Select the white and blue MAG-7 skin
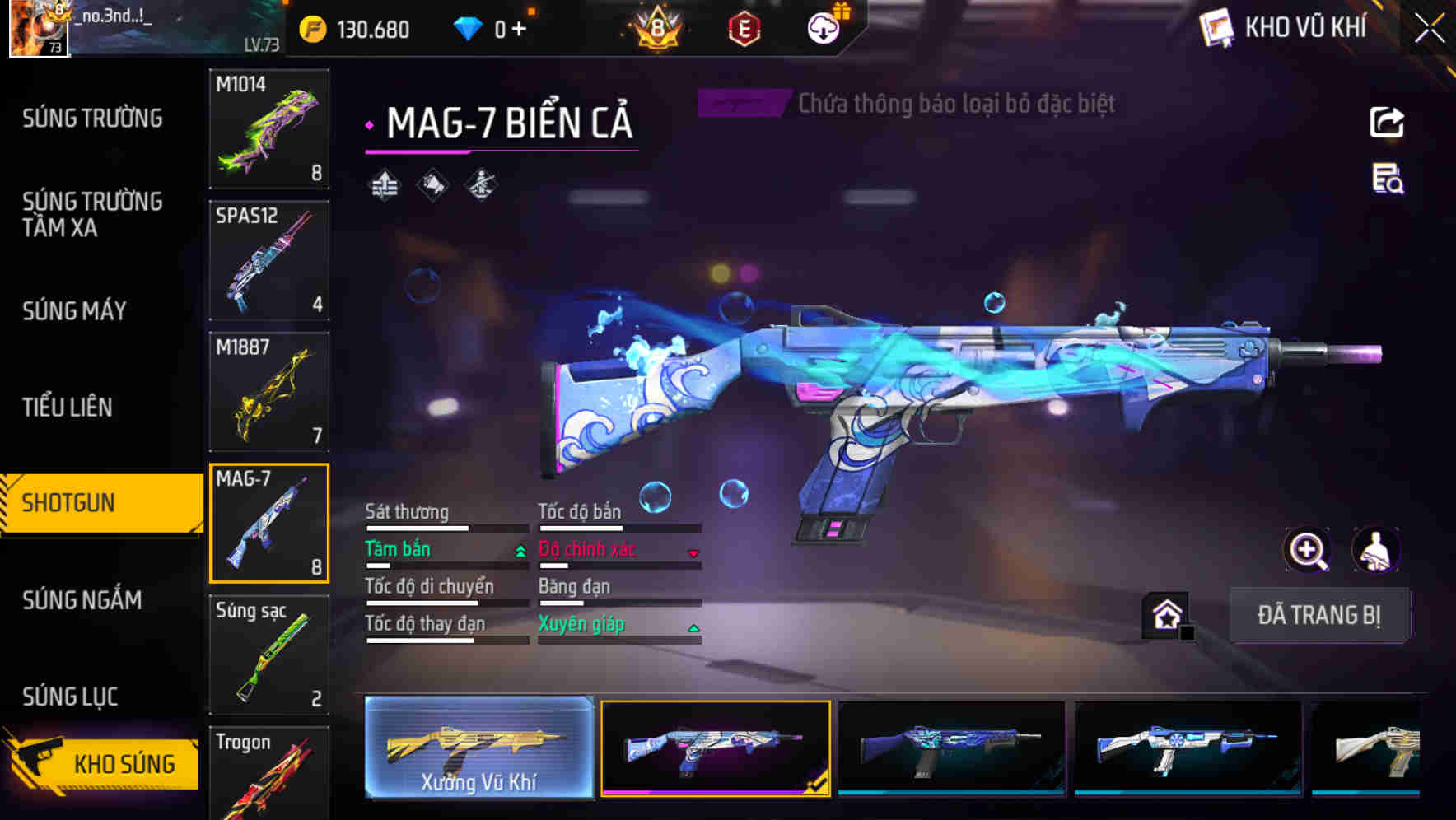The height and width of the screenshot is (820, 1456). 1188,748
